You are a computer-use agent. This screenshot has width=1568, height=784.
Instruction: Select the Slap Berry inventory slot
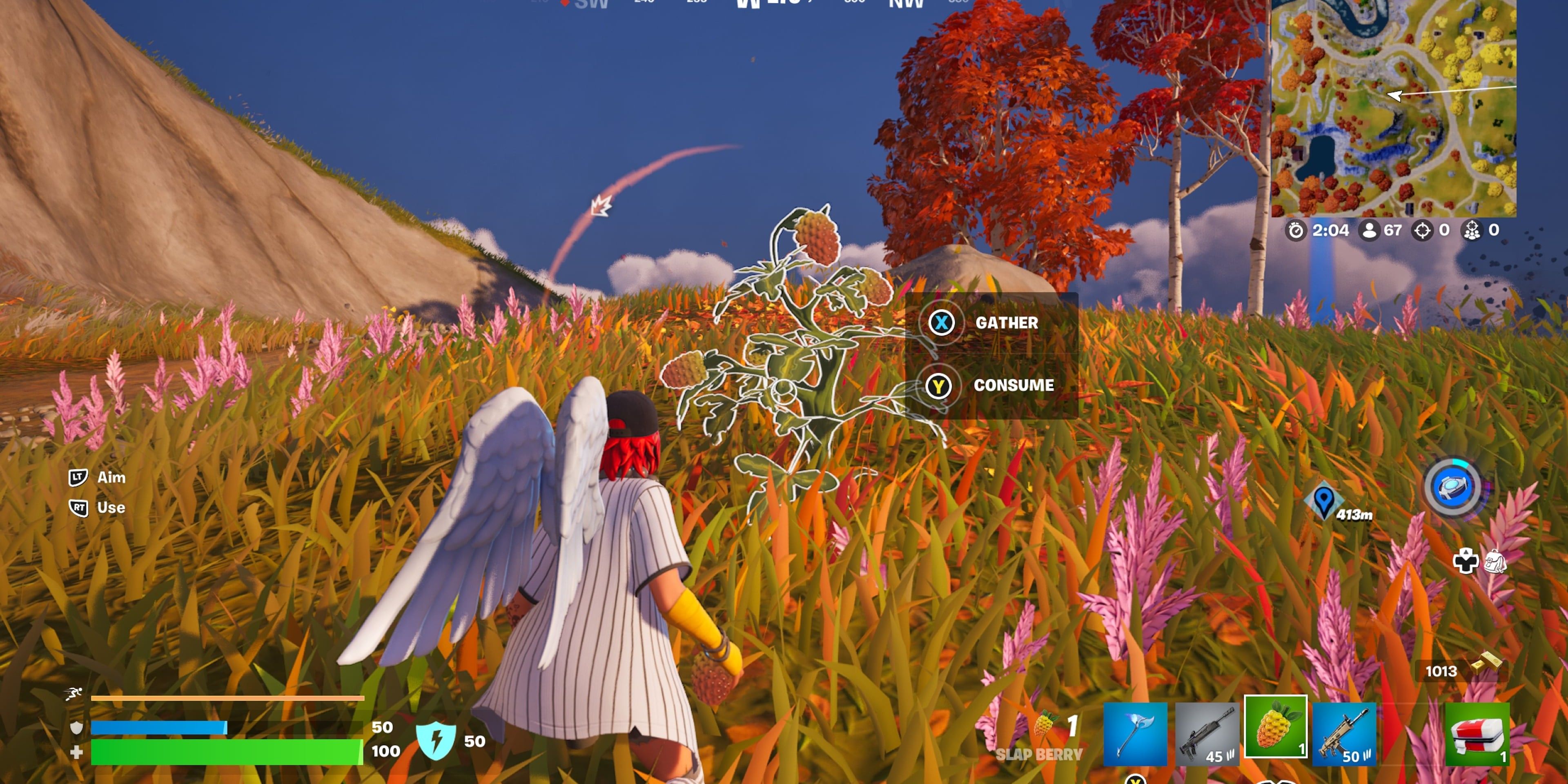(1275, 727)
